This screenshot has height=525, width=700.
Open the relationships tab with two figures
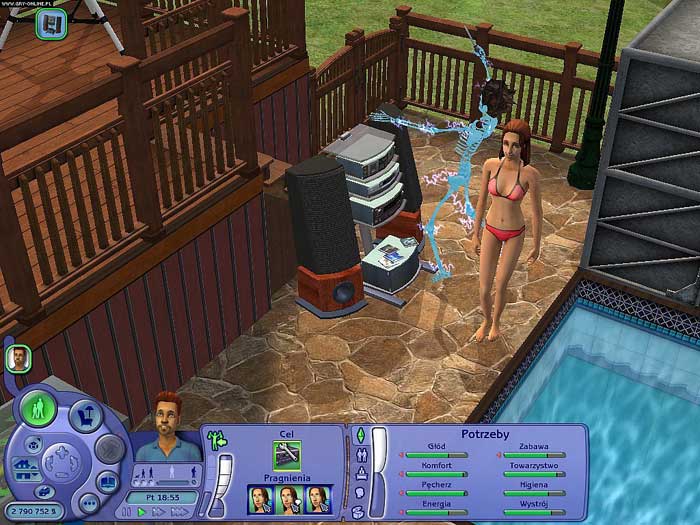pyautogui.click(x=361, y=455)
